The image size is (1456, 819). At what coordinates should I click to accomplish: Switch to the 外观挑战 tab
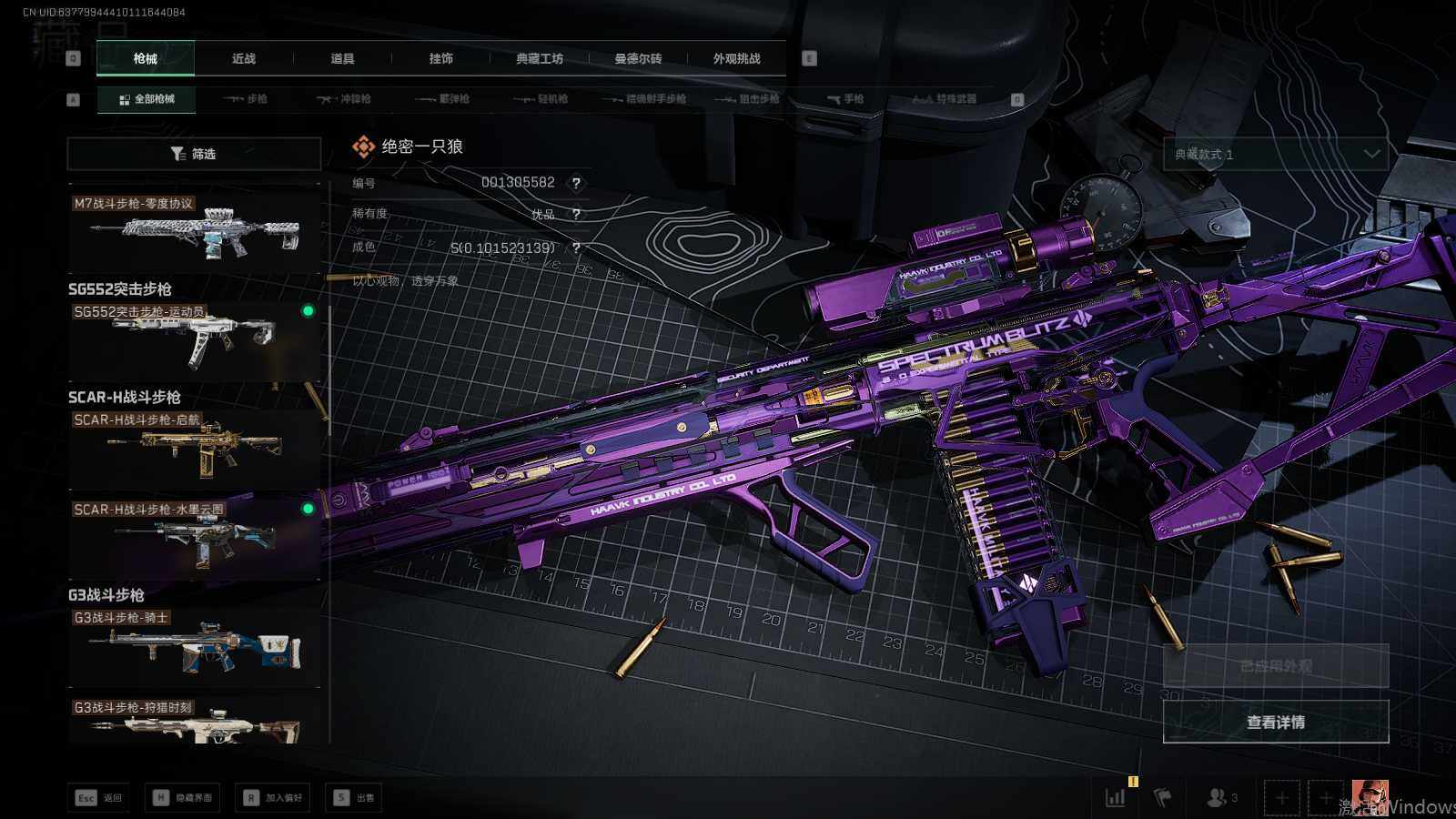pyautogui.click(x=736, y=58)
